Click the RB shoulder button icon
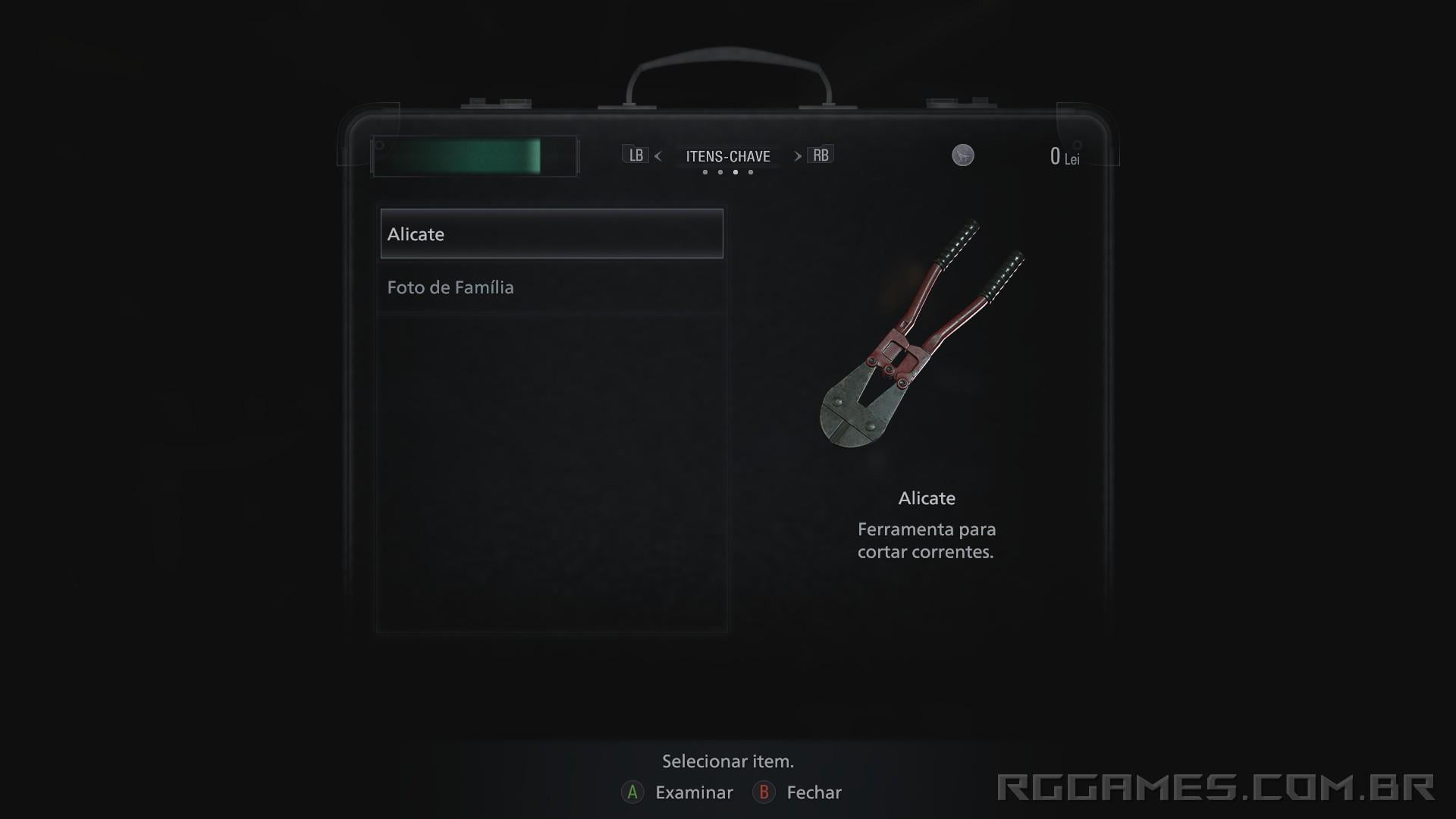Image resolution: width=1456 pixels, height=819 pixels. pyautogui.click(x=821, y=155)
